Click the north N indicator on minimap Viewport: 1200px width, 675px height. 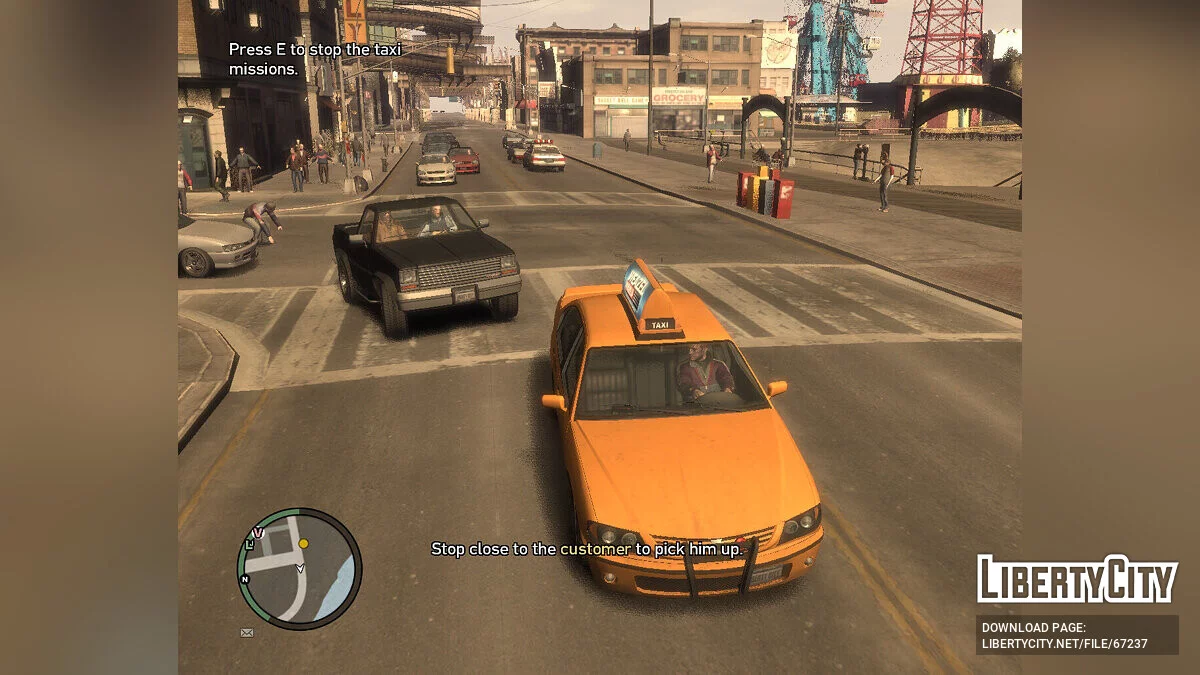(x=243, y=579)
